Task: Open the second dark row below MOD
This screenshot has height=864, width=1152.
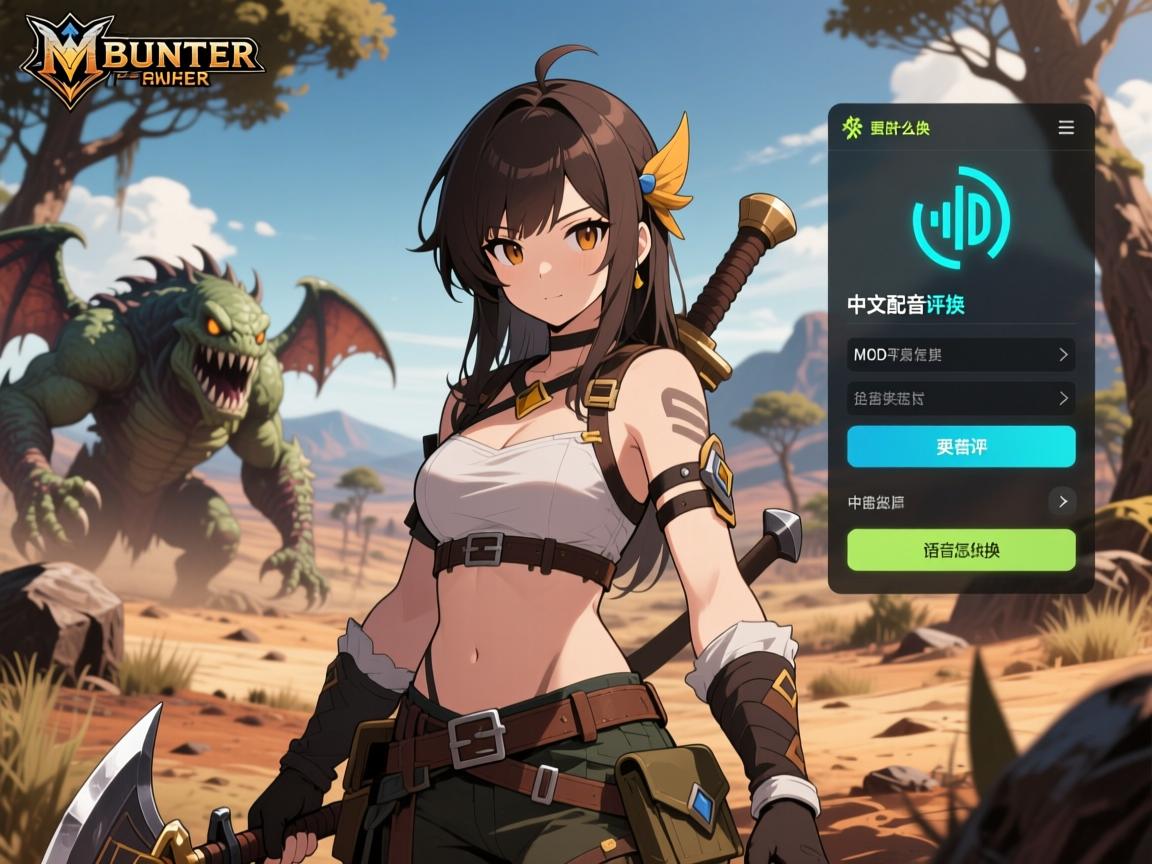Action: click(961, 398)
